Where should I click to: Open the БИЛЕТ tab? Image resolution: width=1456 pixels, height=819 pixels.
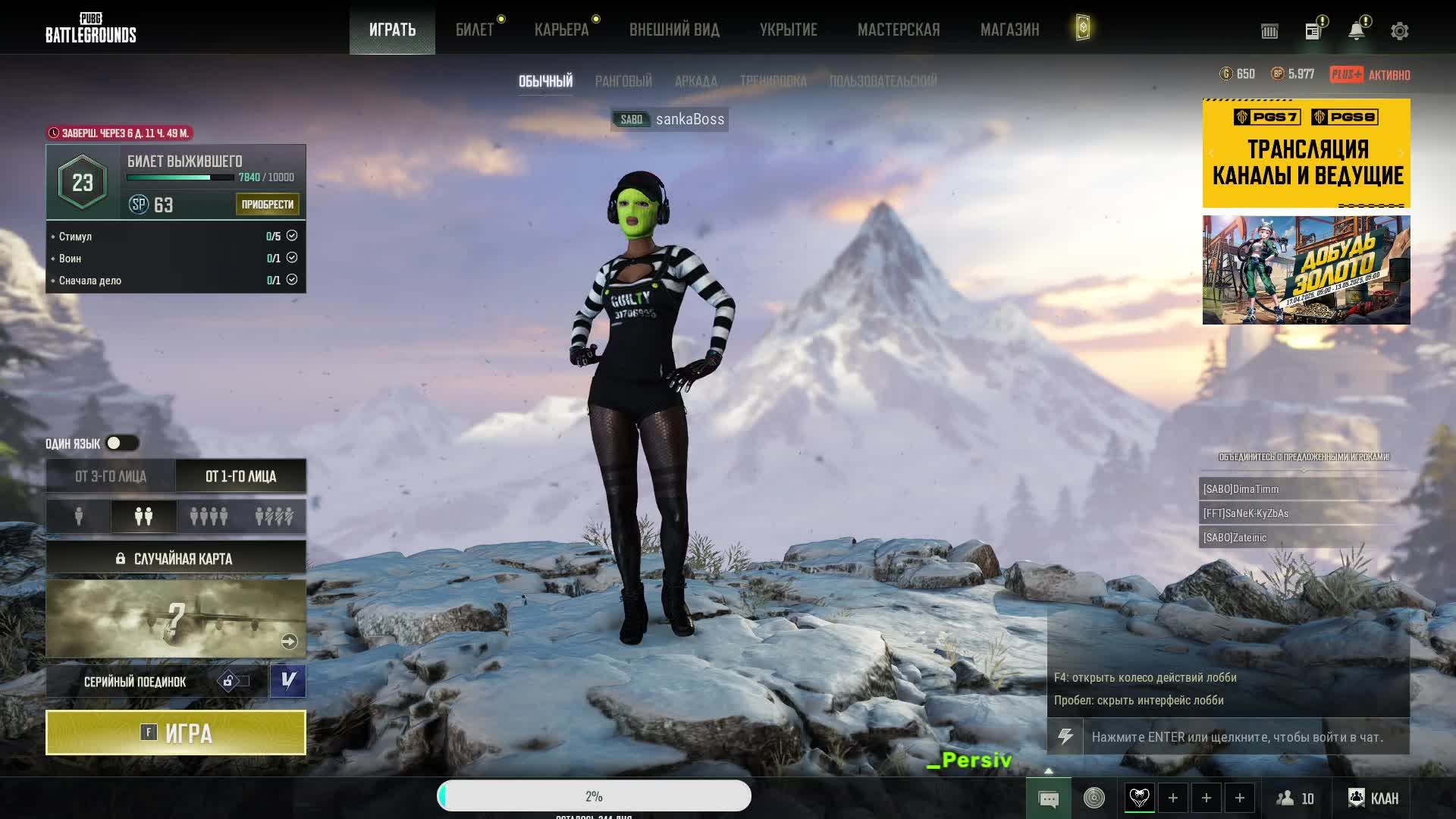coord(475,30)
